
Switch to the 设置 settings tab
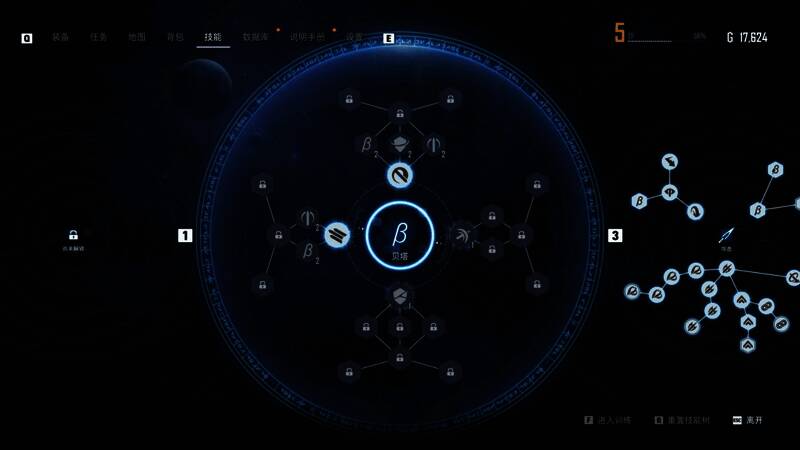click(354, 37)
